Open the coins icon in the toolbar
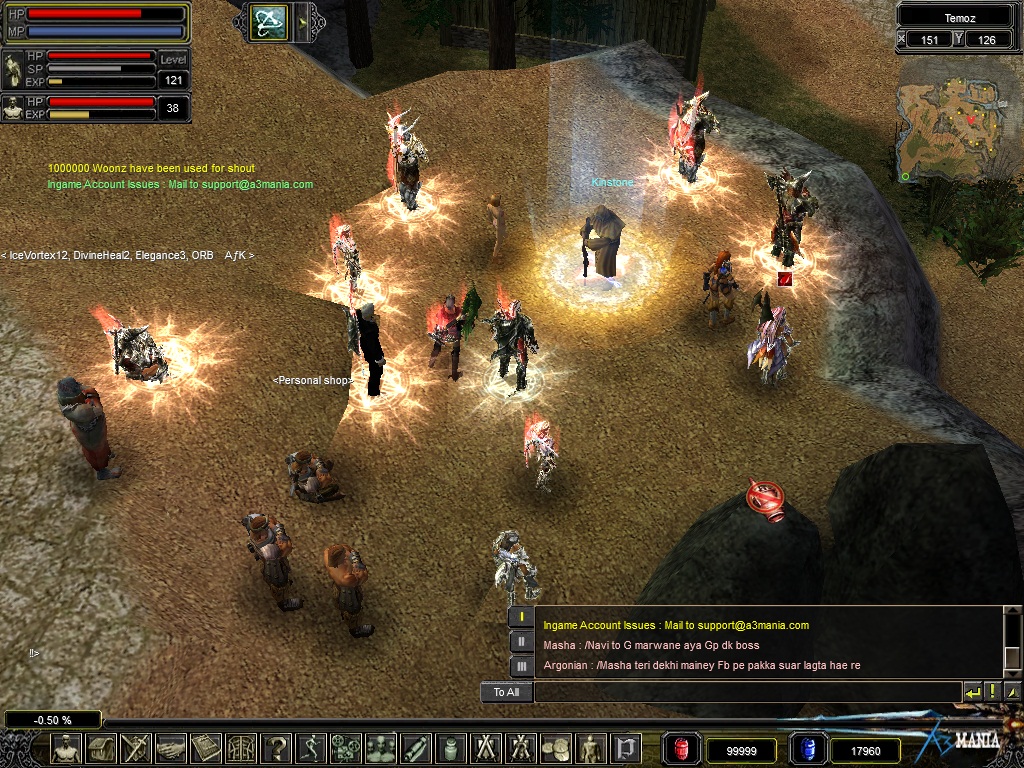Viewport: 1024px width, 768px height. pyautogui.click(x=556, y=748)
